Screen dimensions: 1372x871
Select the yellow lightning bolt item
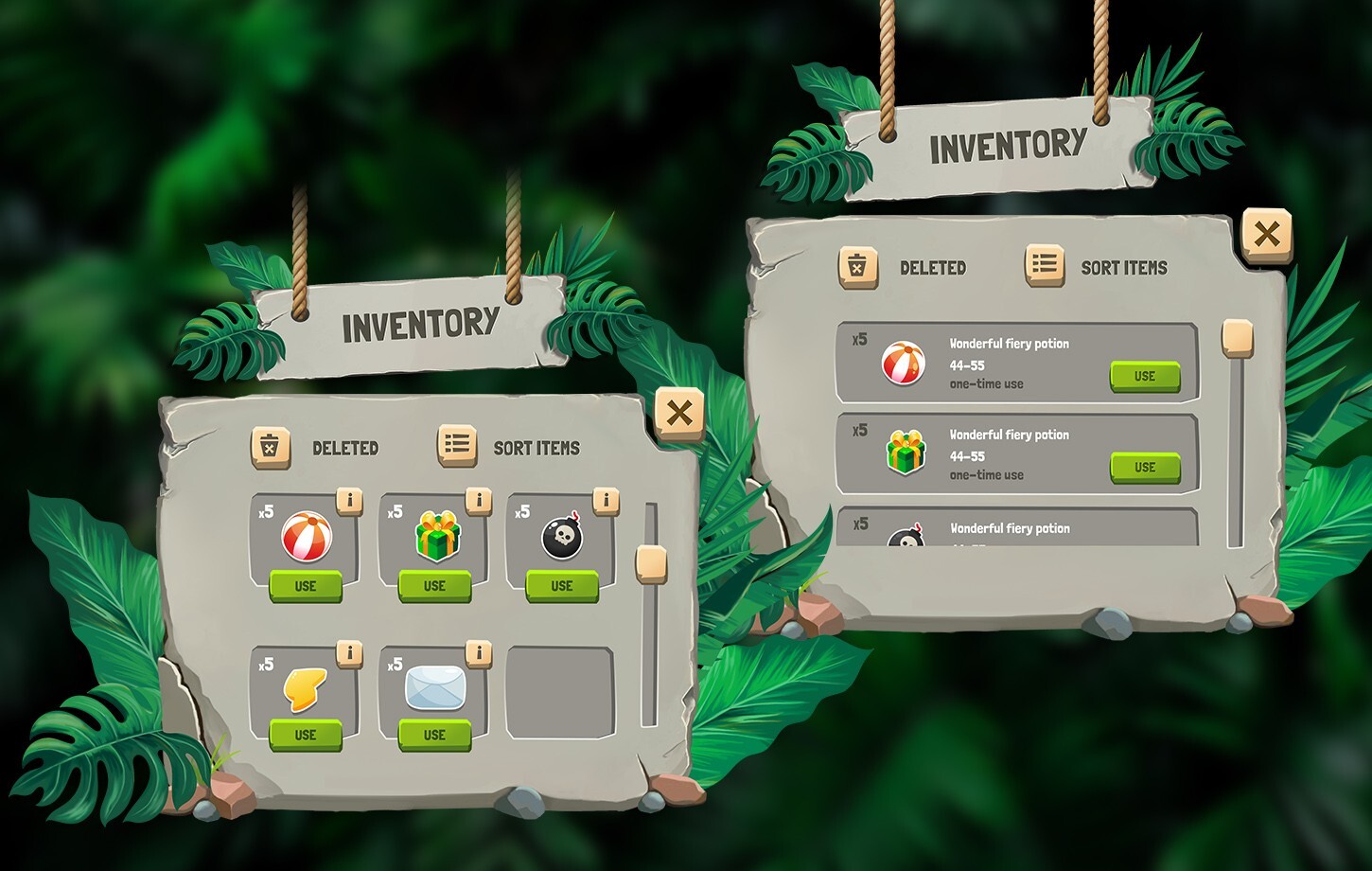305,691
